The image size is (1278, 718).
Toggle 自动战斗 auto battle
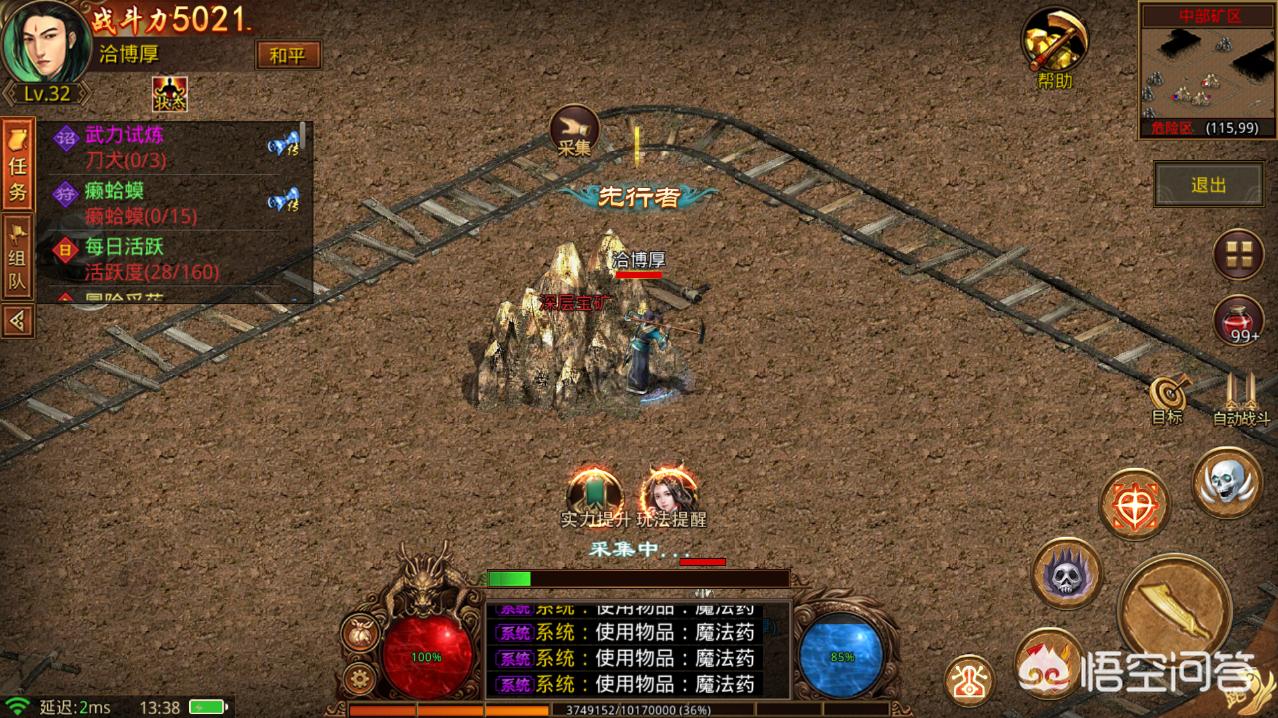(x=1241, y=399)
